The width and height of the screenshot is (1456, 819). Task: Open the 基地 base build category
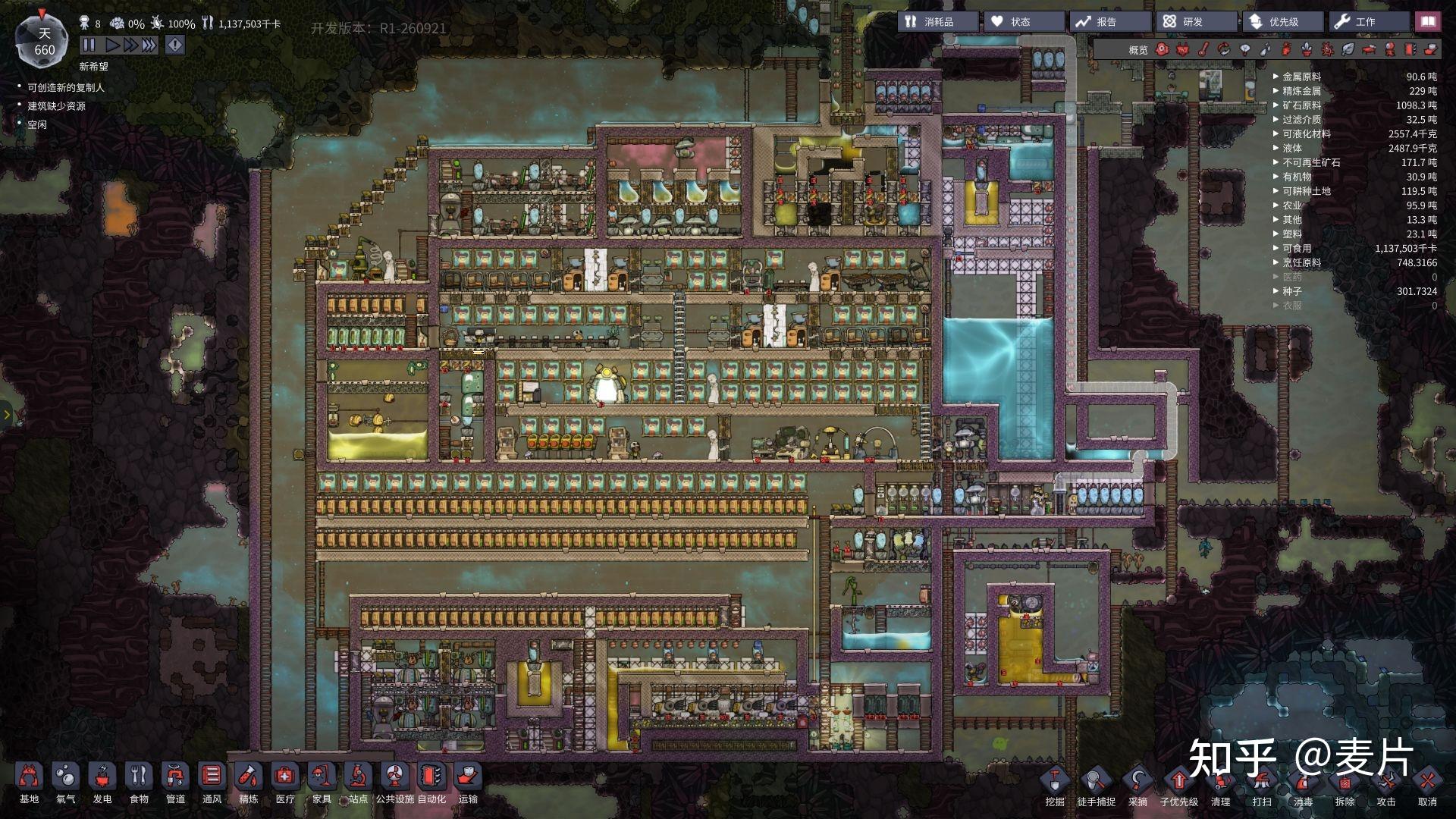click(29, 783)
